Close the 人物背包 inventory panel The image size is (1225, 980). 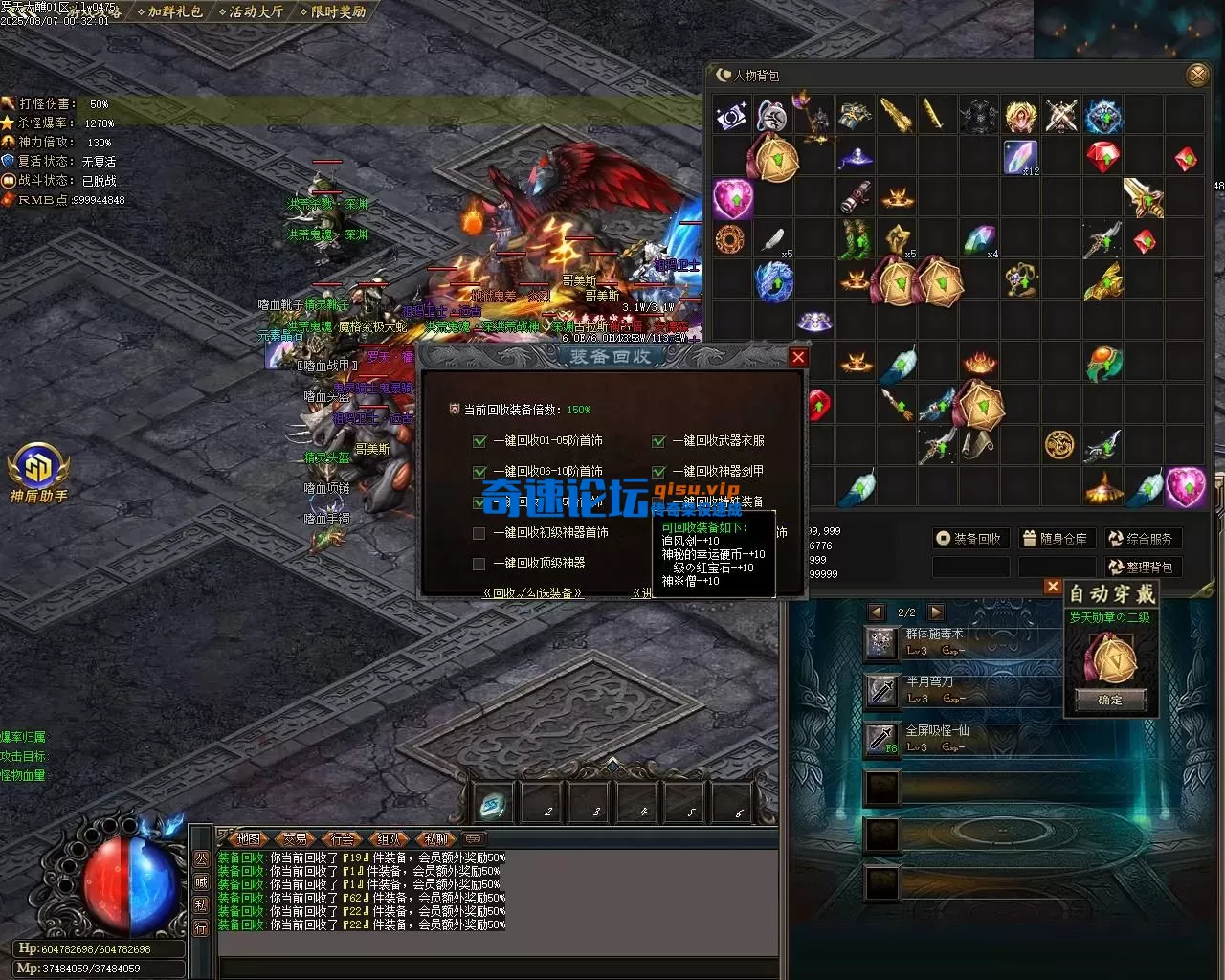[1196, 75]
